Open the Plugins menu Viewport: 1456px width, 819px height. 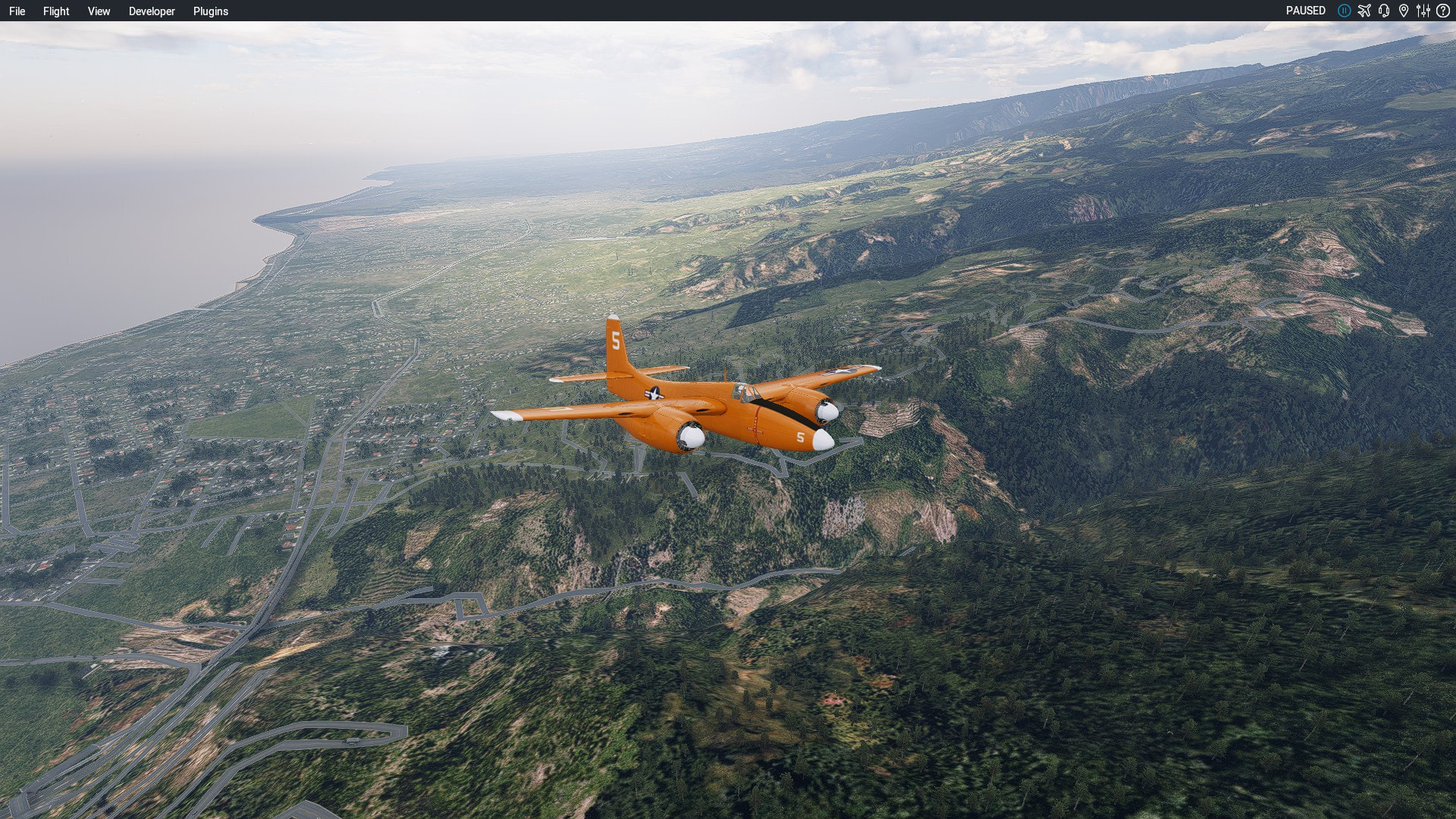211,11
